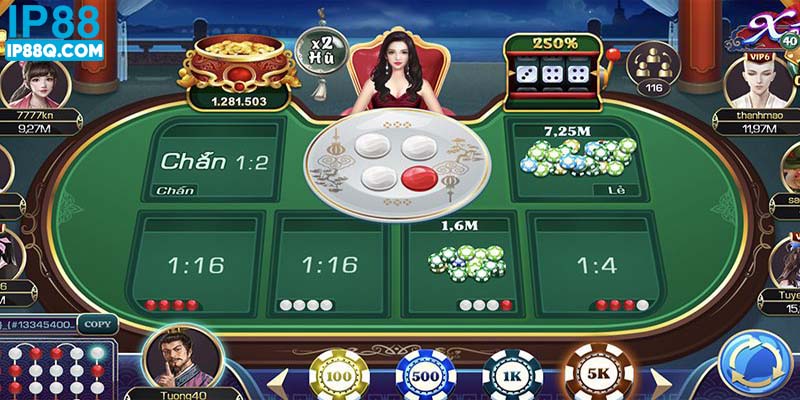
Task: Choose the 1K chip
Action: tap(512, 377)
